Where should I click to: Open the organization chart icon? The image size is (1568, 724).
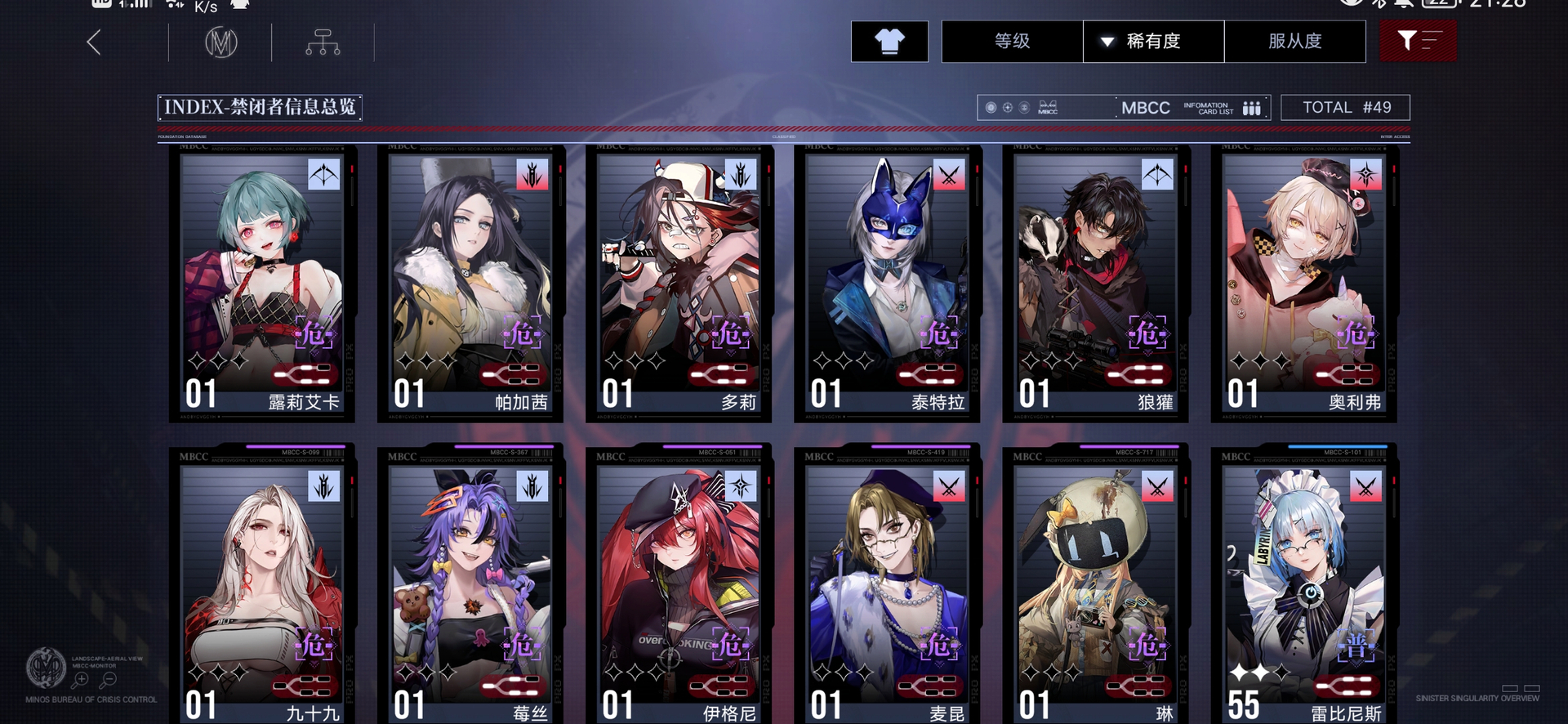(x=323, y=42)
